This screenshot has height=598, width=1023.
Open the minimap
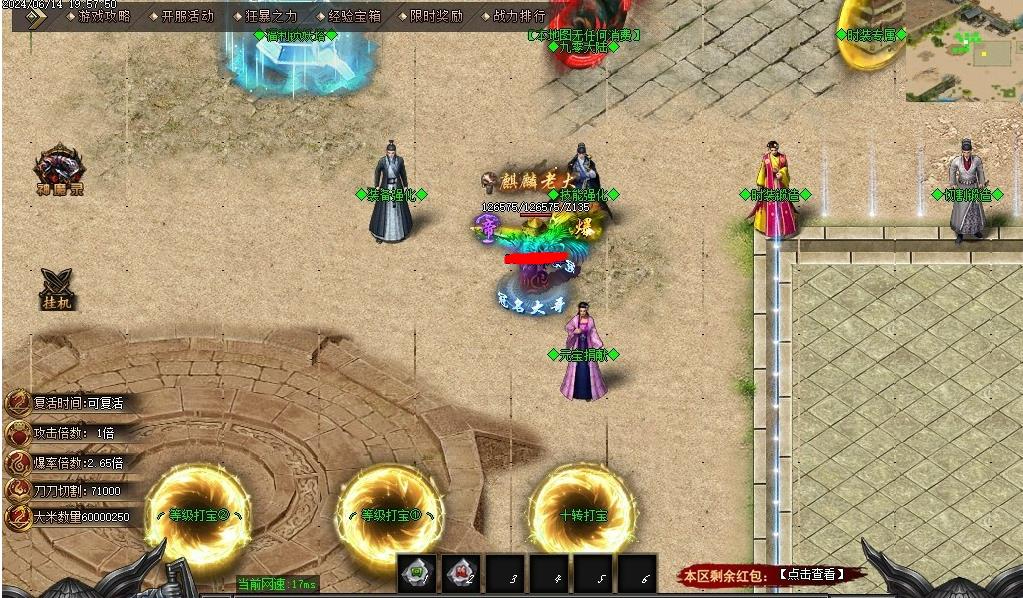click(x=963, y=52)
